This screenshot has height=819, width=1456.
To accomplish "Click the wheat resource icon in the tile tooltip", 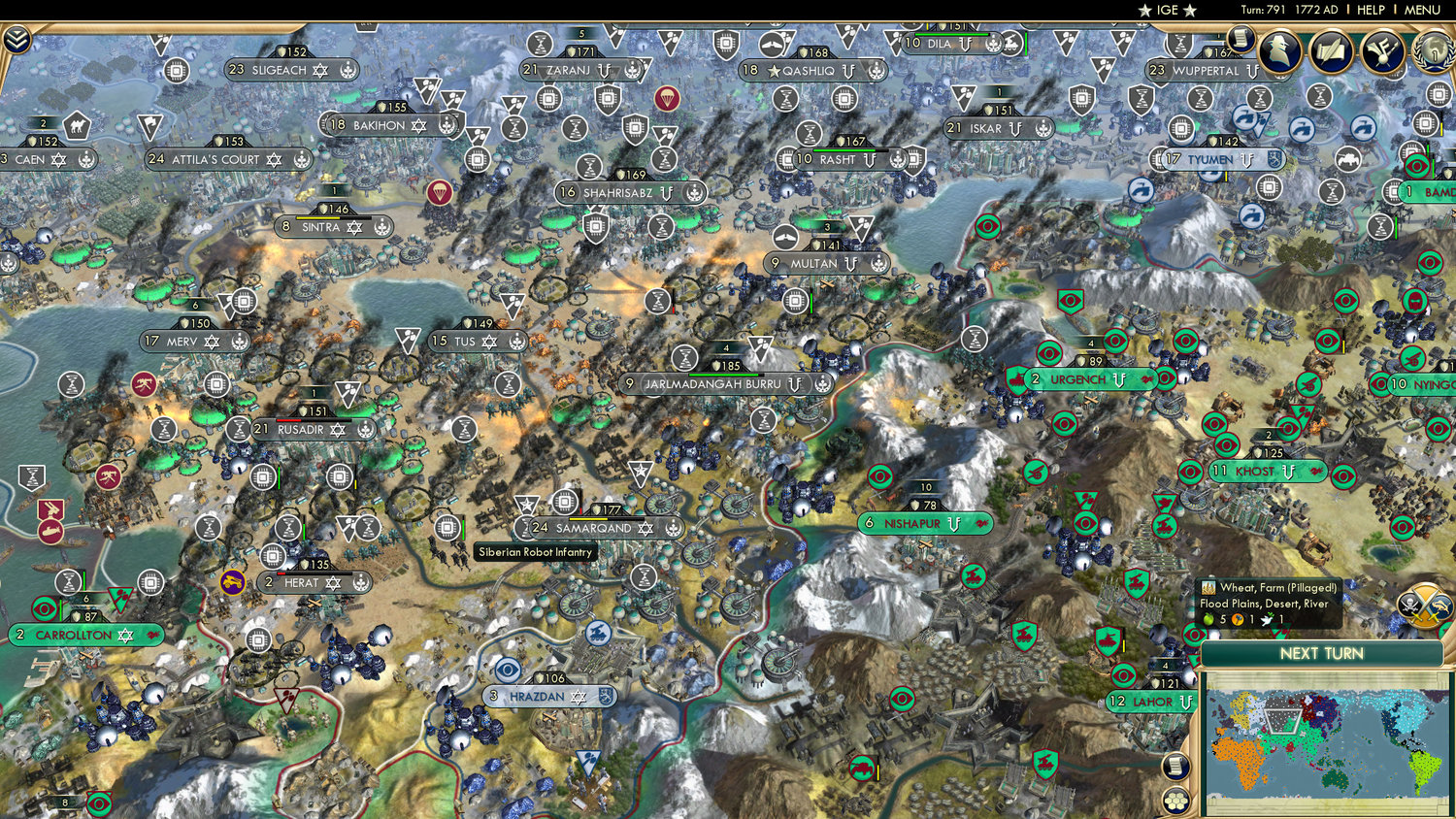I will [1208, 588].
